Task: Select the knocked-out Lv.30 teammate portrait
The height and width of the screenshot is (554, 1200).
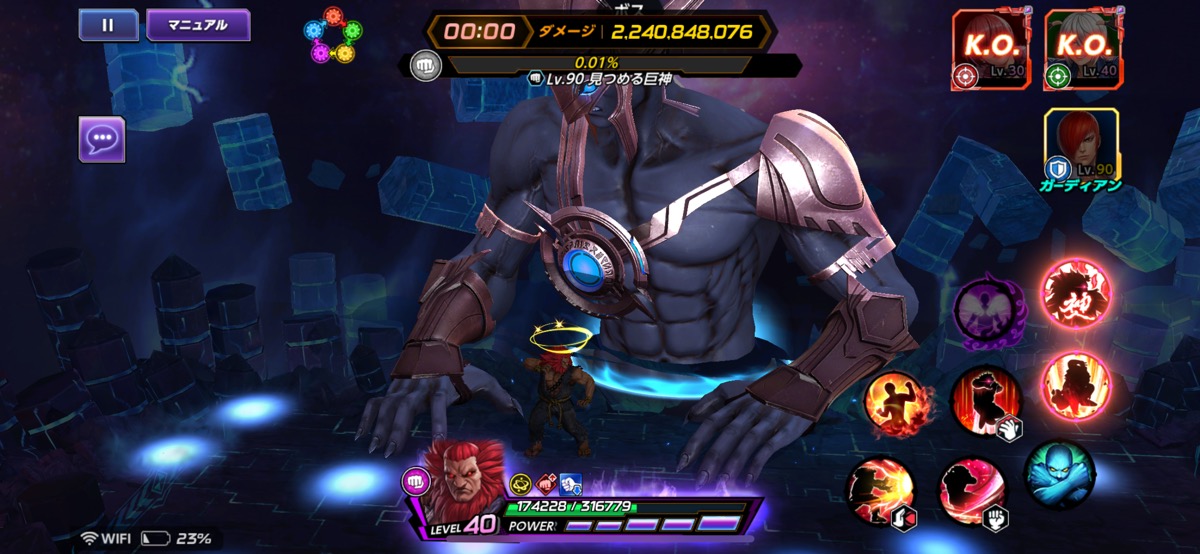Action: [986, 50]
